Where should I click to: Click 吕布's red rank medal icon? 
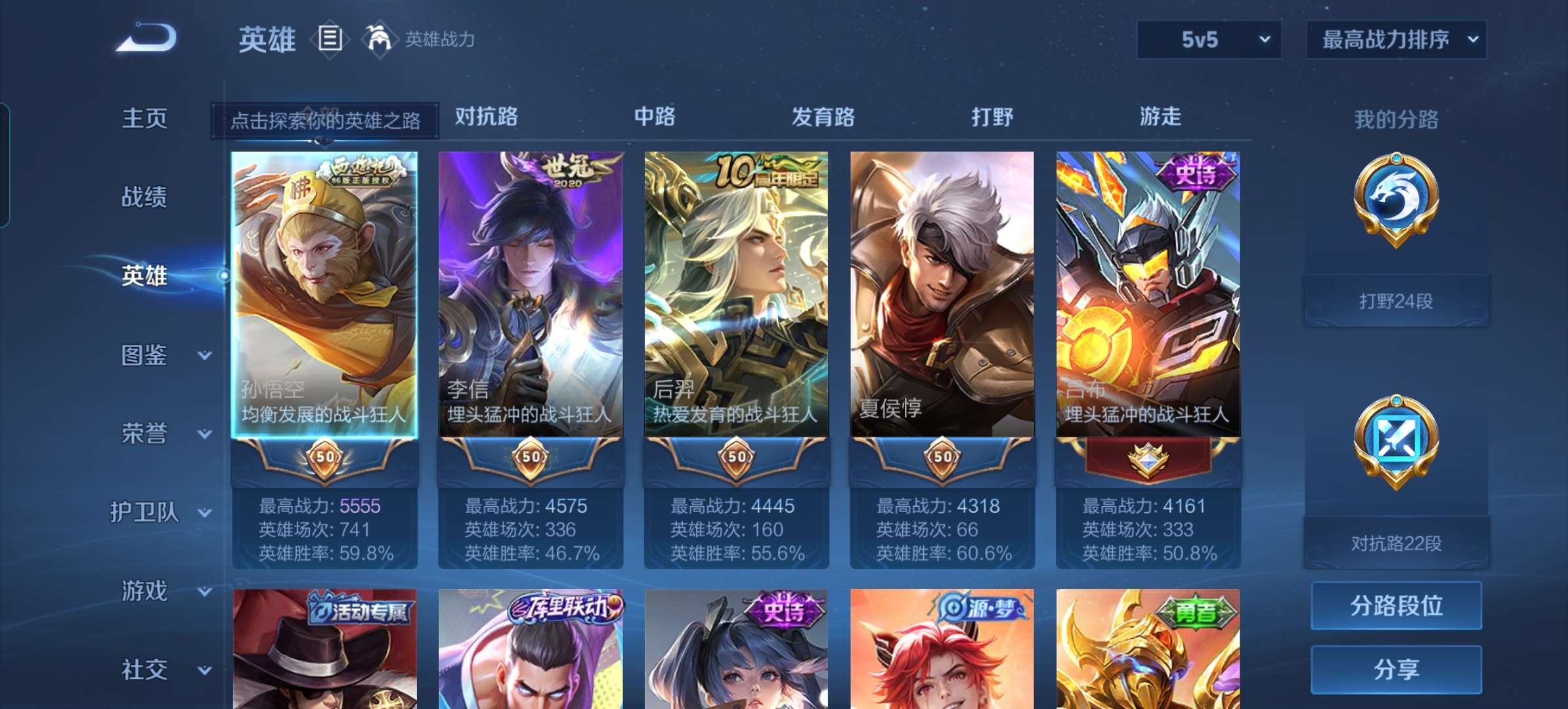(1148, 459)
